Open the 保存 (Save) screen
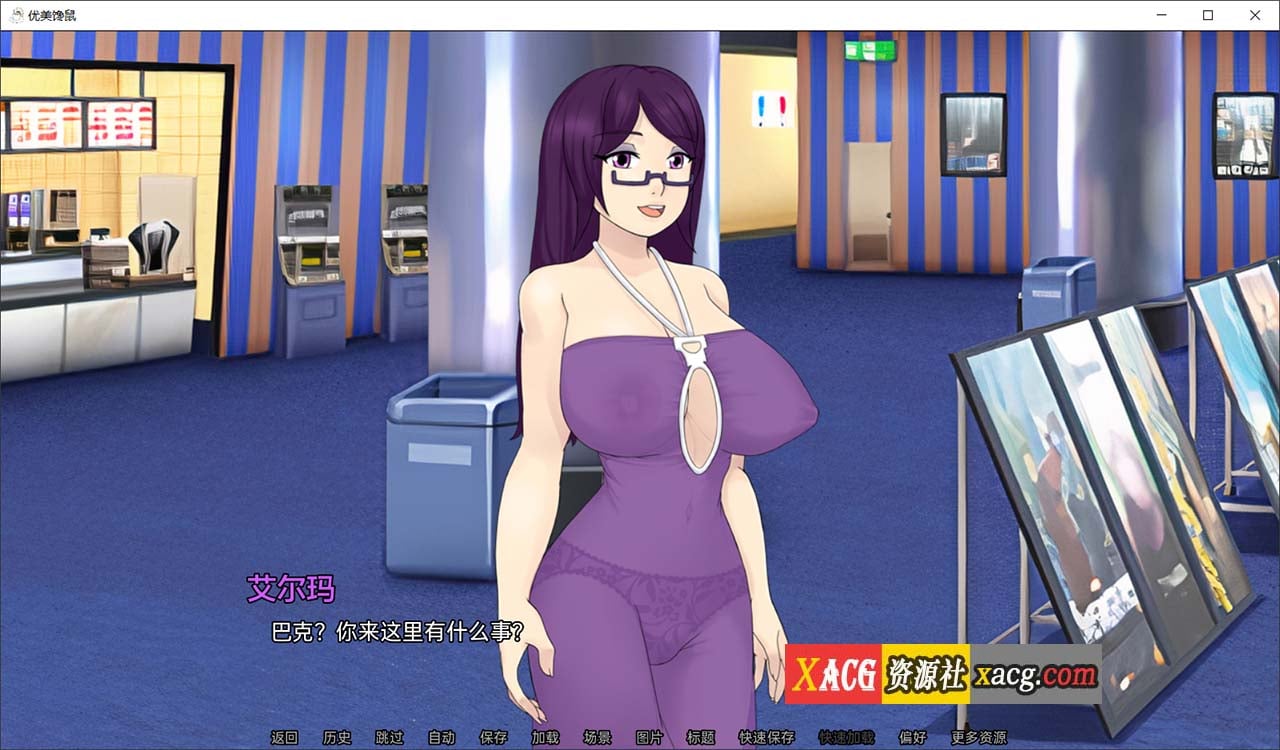This screenshot has height=750, width=1280. coord(493,737)
